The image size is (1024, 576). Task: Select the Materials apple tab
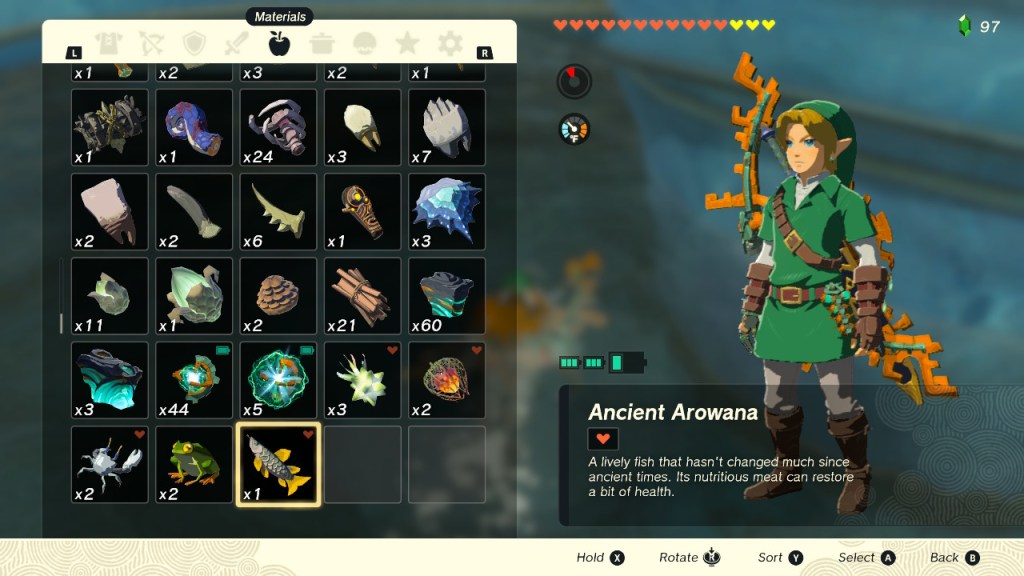(x=279, y=43)
